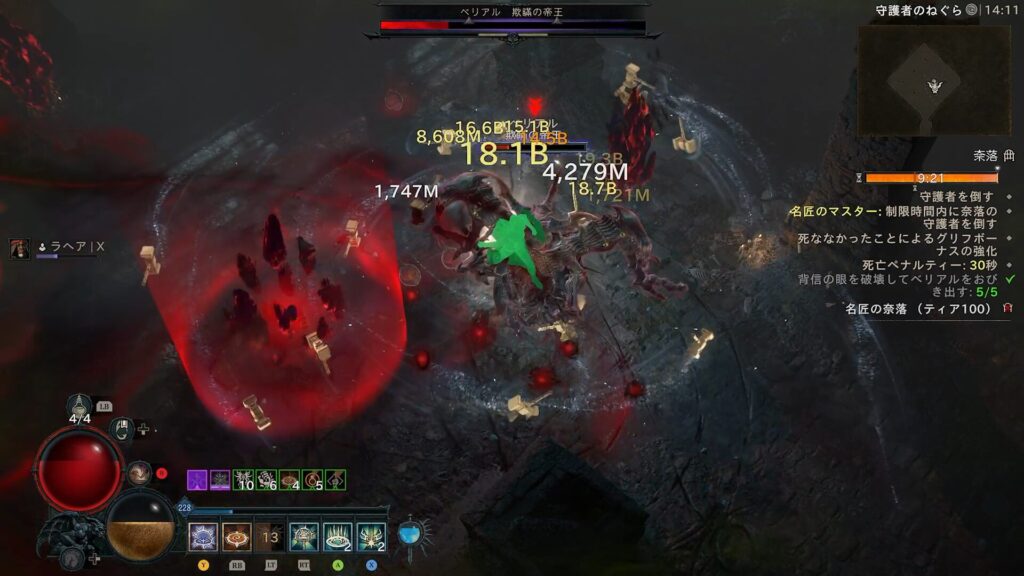This screenshot has height=576, width=1024.
Task: Activate the first skill slot with the white burst icon
Action: 203,537
